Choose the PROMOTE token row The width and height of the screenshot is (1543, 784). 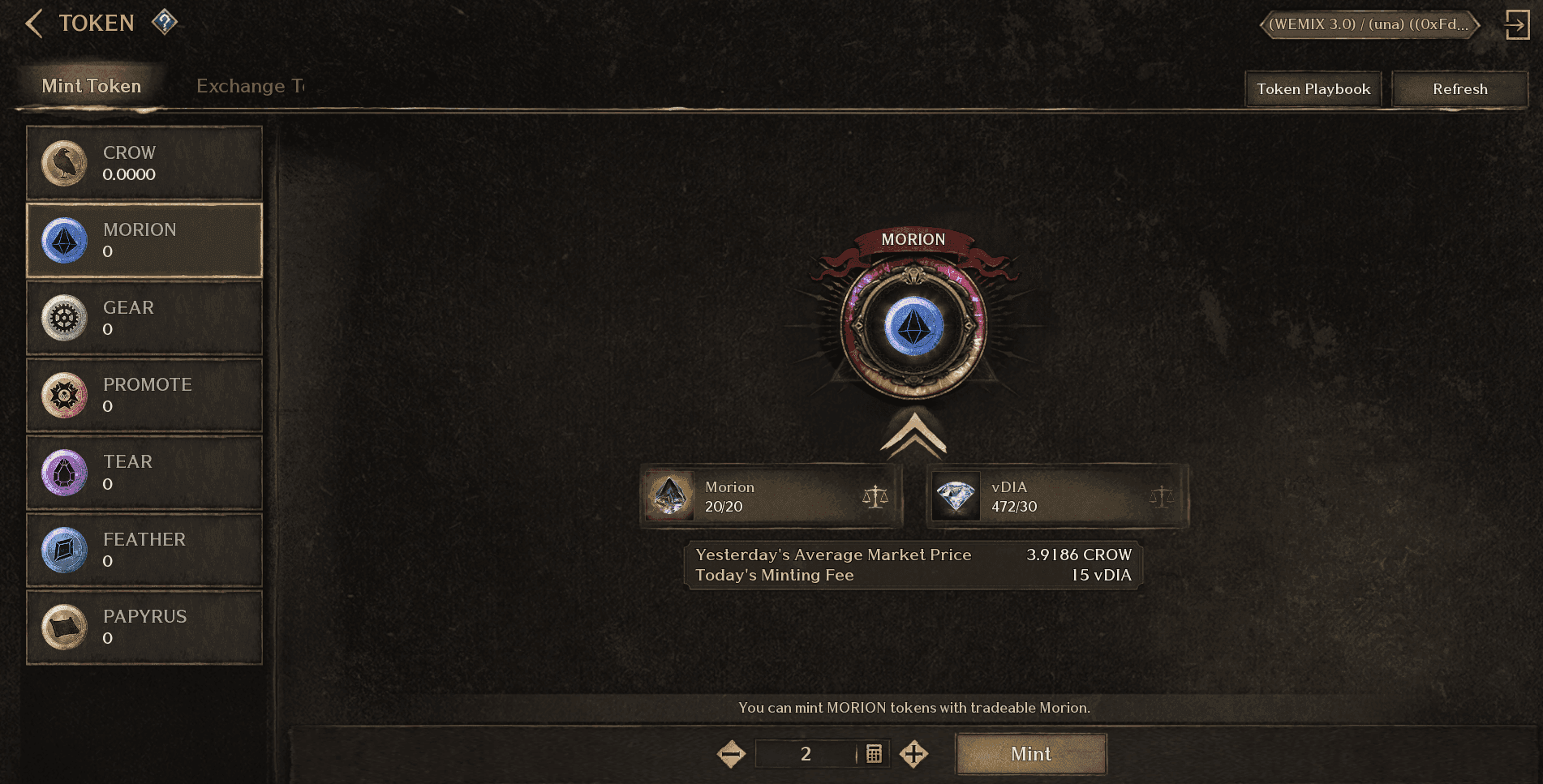click(144, 395)
